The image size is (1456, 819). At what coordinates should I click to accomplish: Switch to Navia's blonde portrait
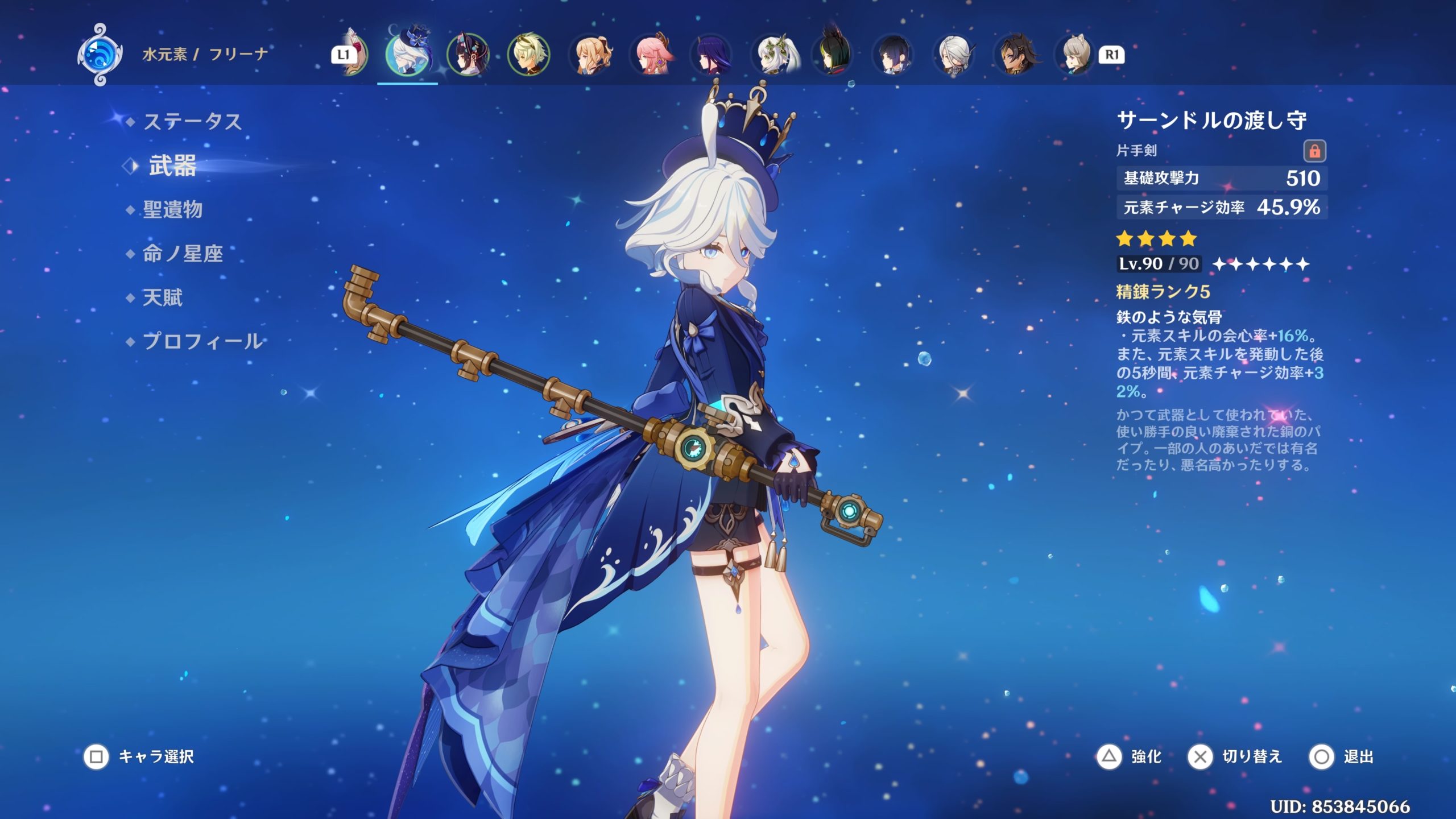tap(590, 55)
